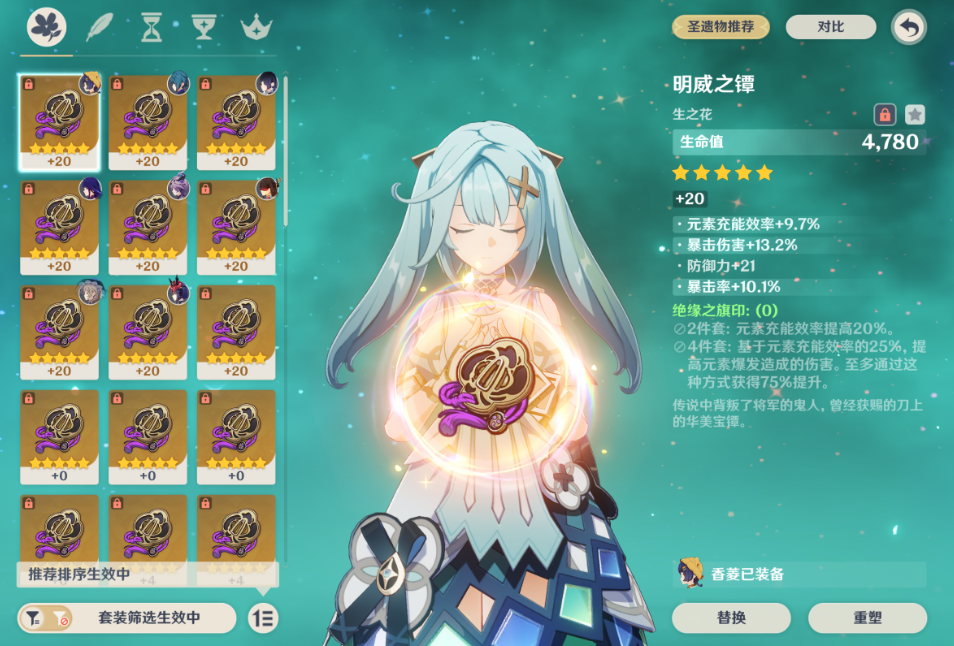954x646 pixels.
Task: Select the hourglass sands tab
Action: (152, 28)
